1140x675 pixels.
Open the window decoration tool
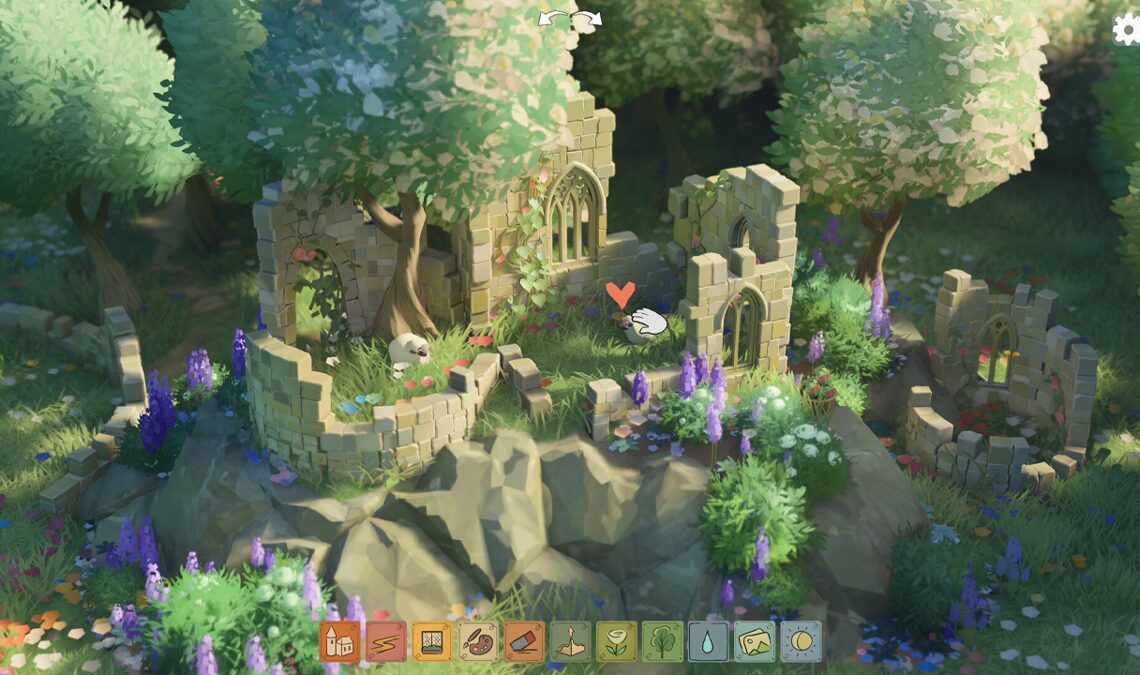coord(431,641)
